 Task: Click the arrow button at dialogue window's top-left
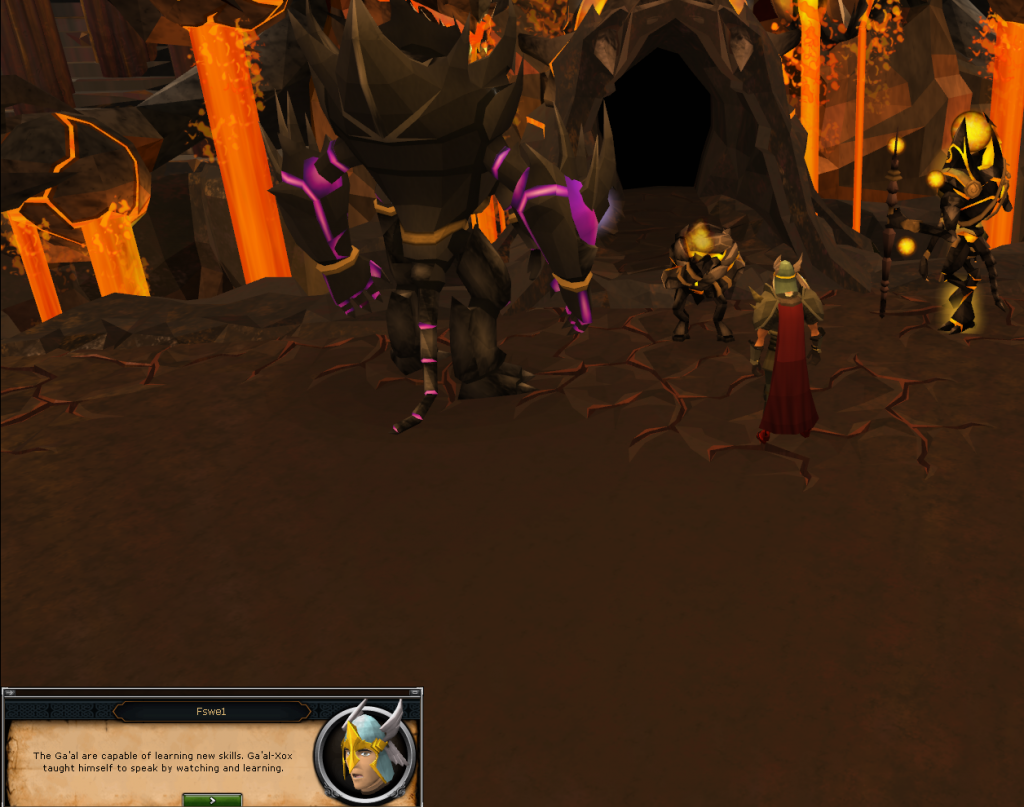(x=9, y=692)
